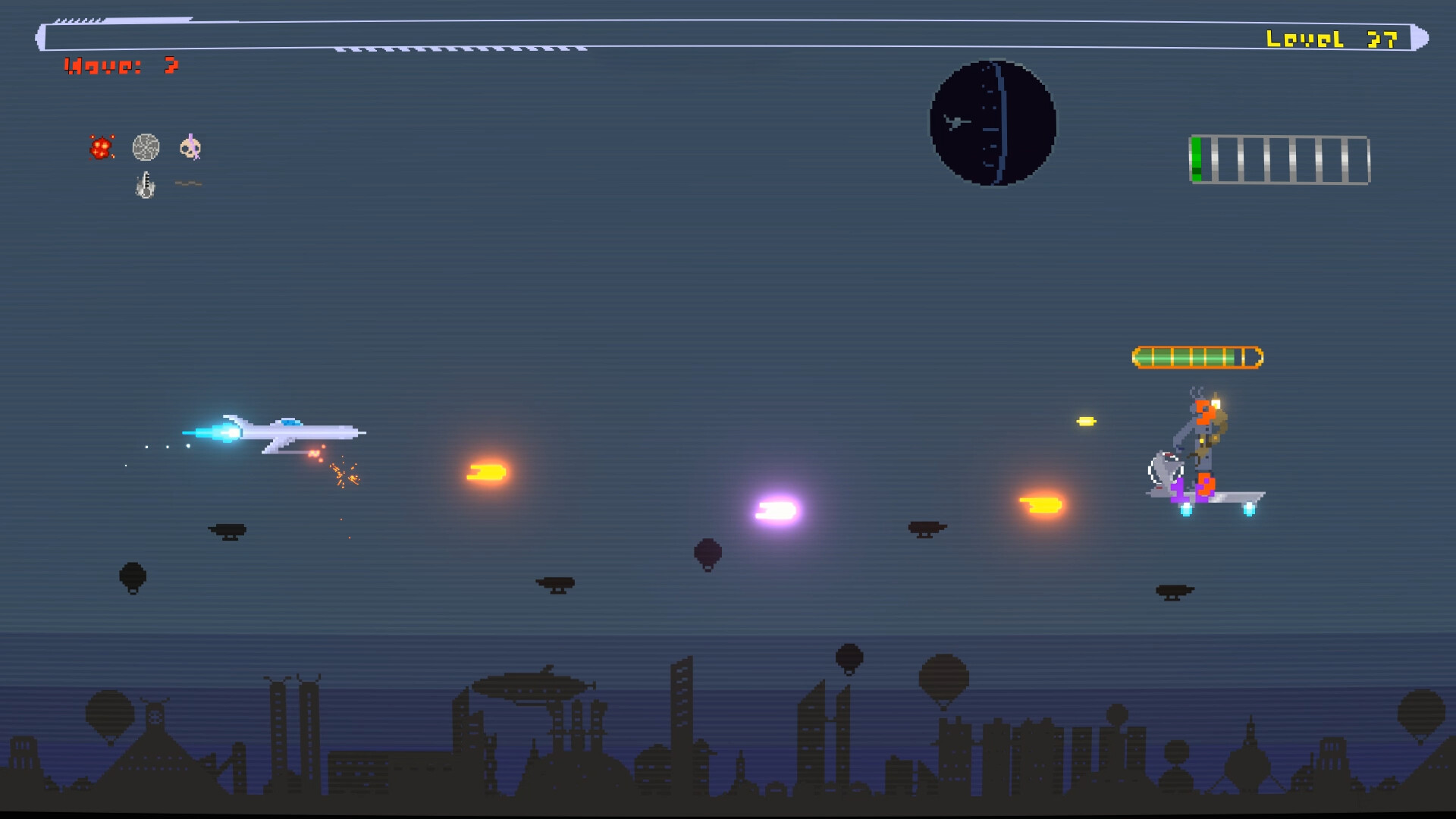The image size is (1456, 819).
Task: Click the thermometer power-up icon
Action: tap(144, 184)
